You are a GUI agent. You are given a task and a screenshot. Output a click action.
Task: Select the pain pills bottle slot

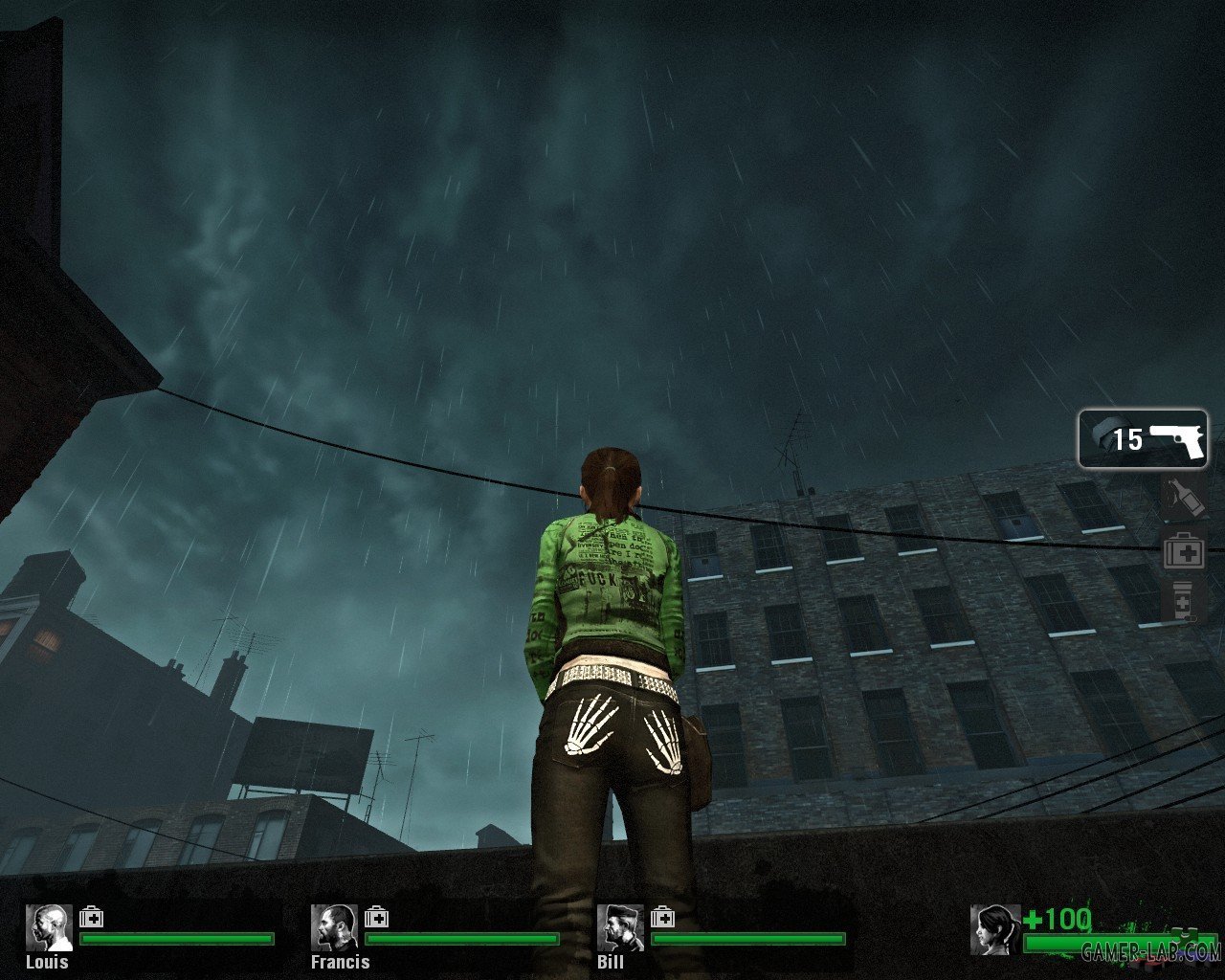(1182, 602)
